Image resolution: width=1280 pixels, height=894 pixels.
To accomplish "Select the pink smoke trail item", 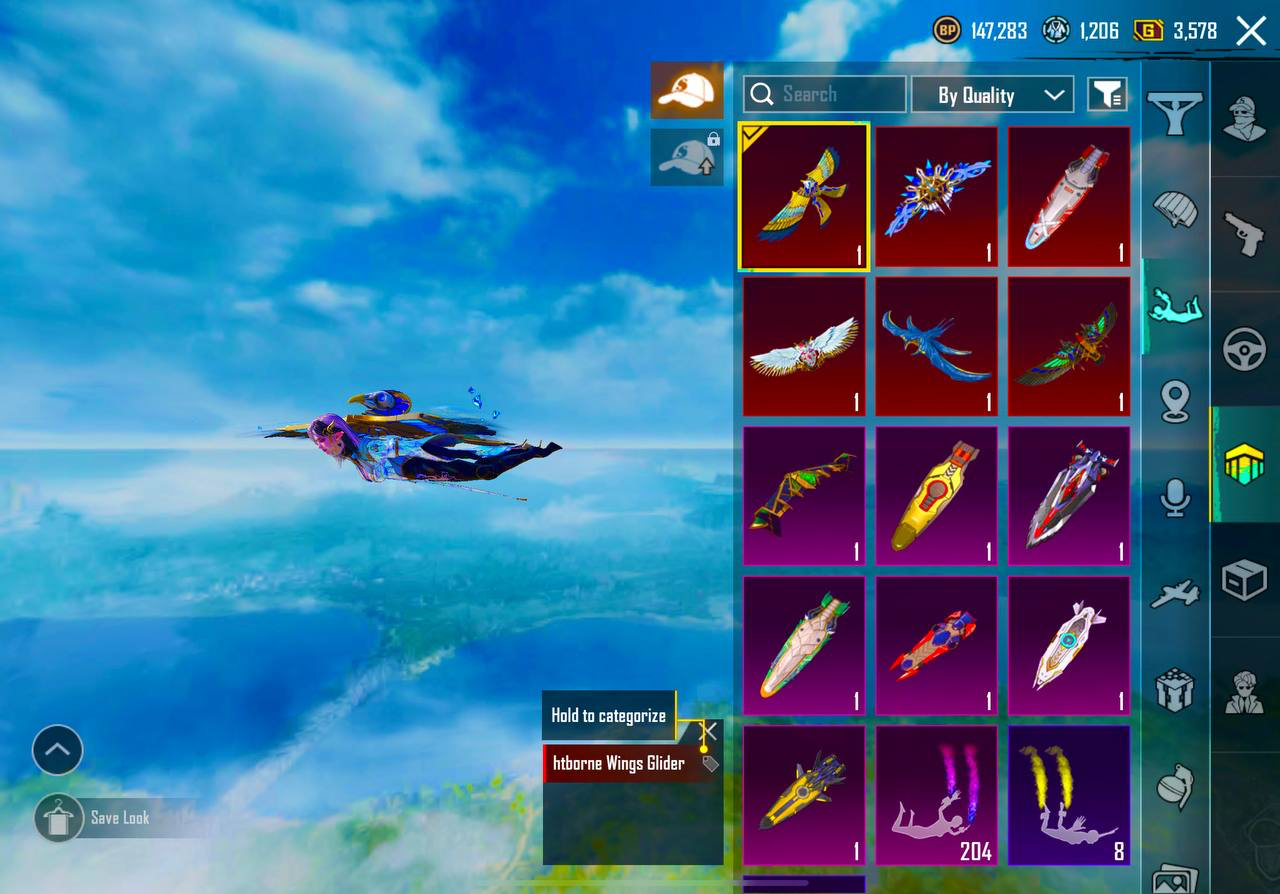I will (x=936, y=795).
